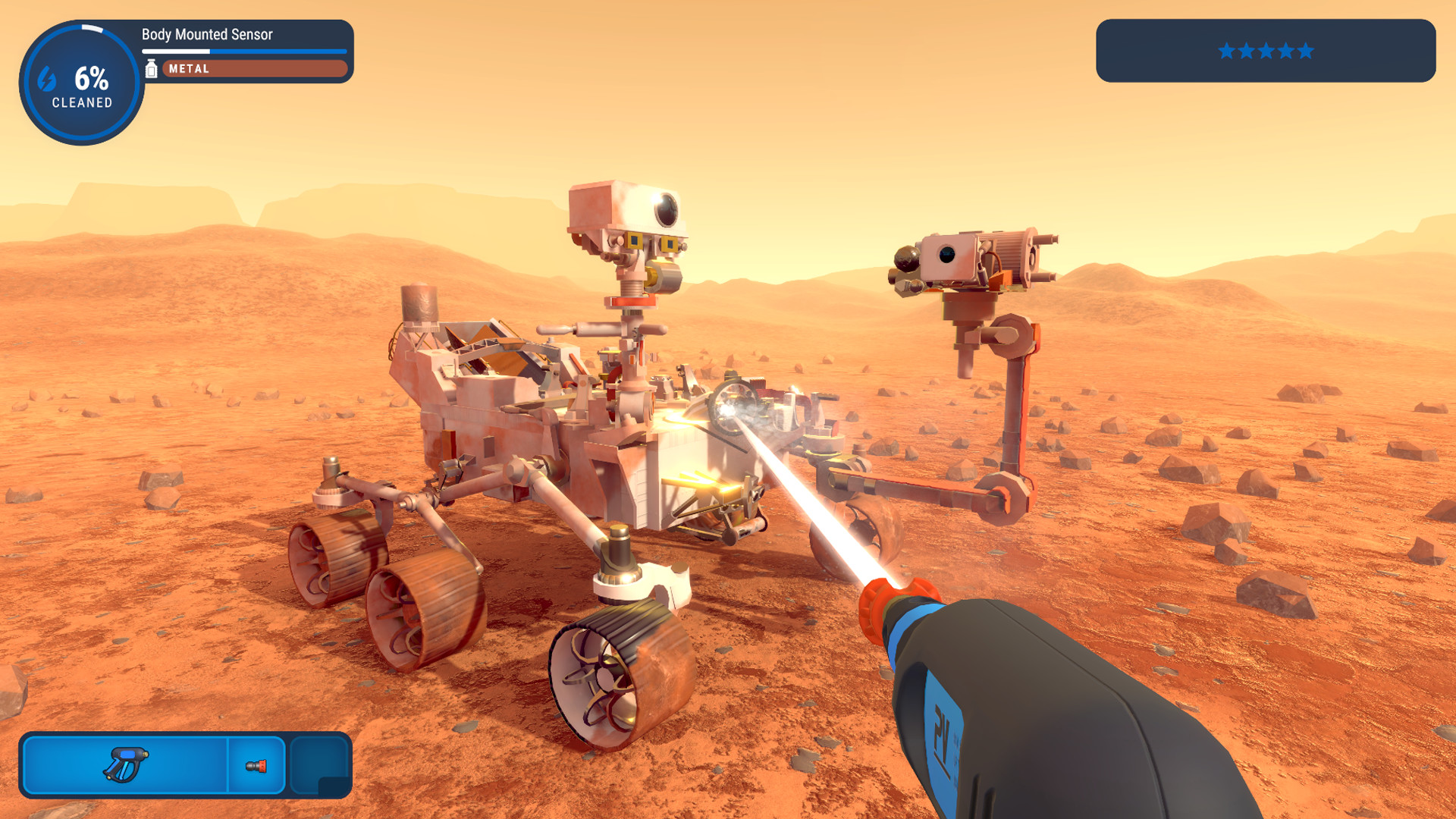Click the Body Mounted Sensor label
The image size is (1456, 819).
[206, 34]
